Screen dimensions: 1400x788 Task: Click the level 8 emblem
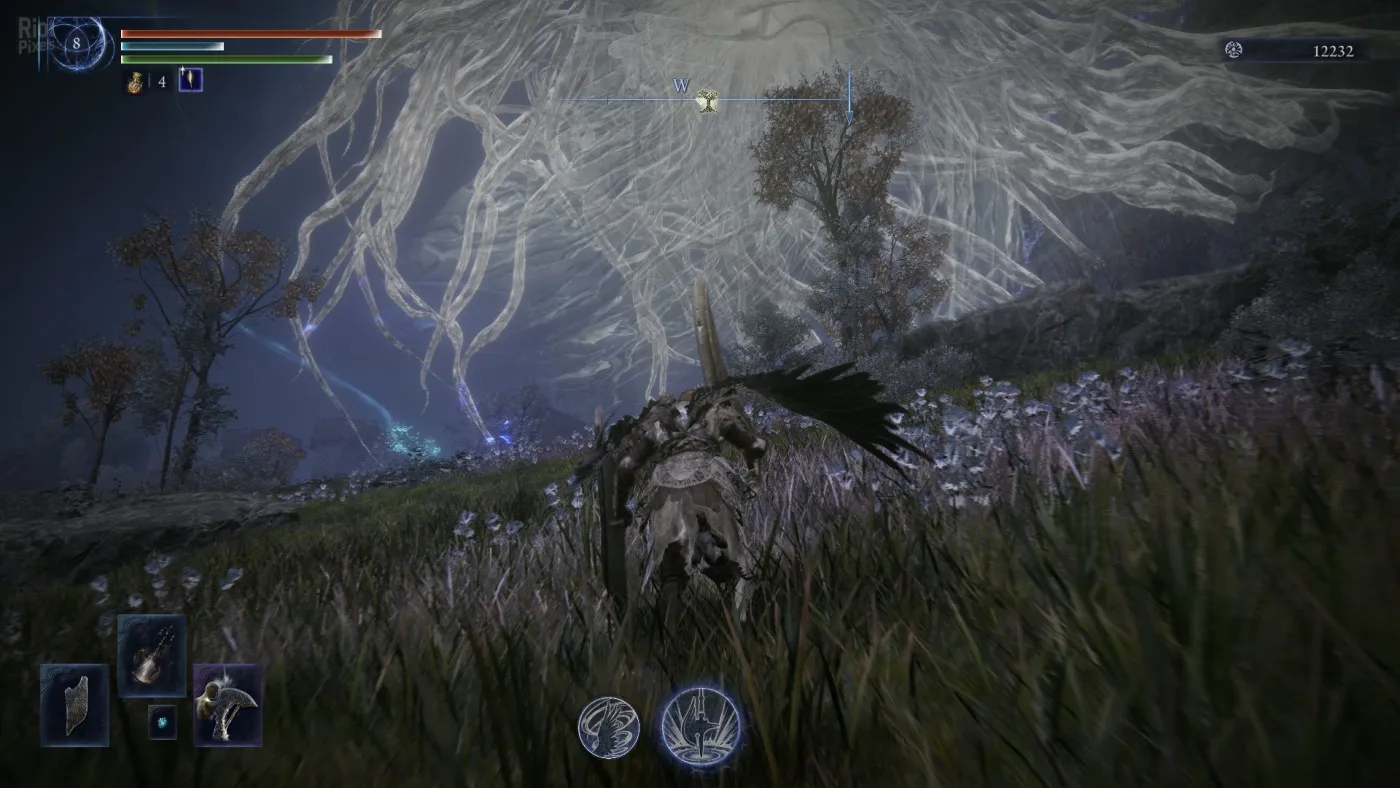[76, 43]
